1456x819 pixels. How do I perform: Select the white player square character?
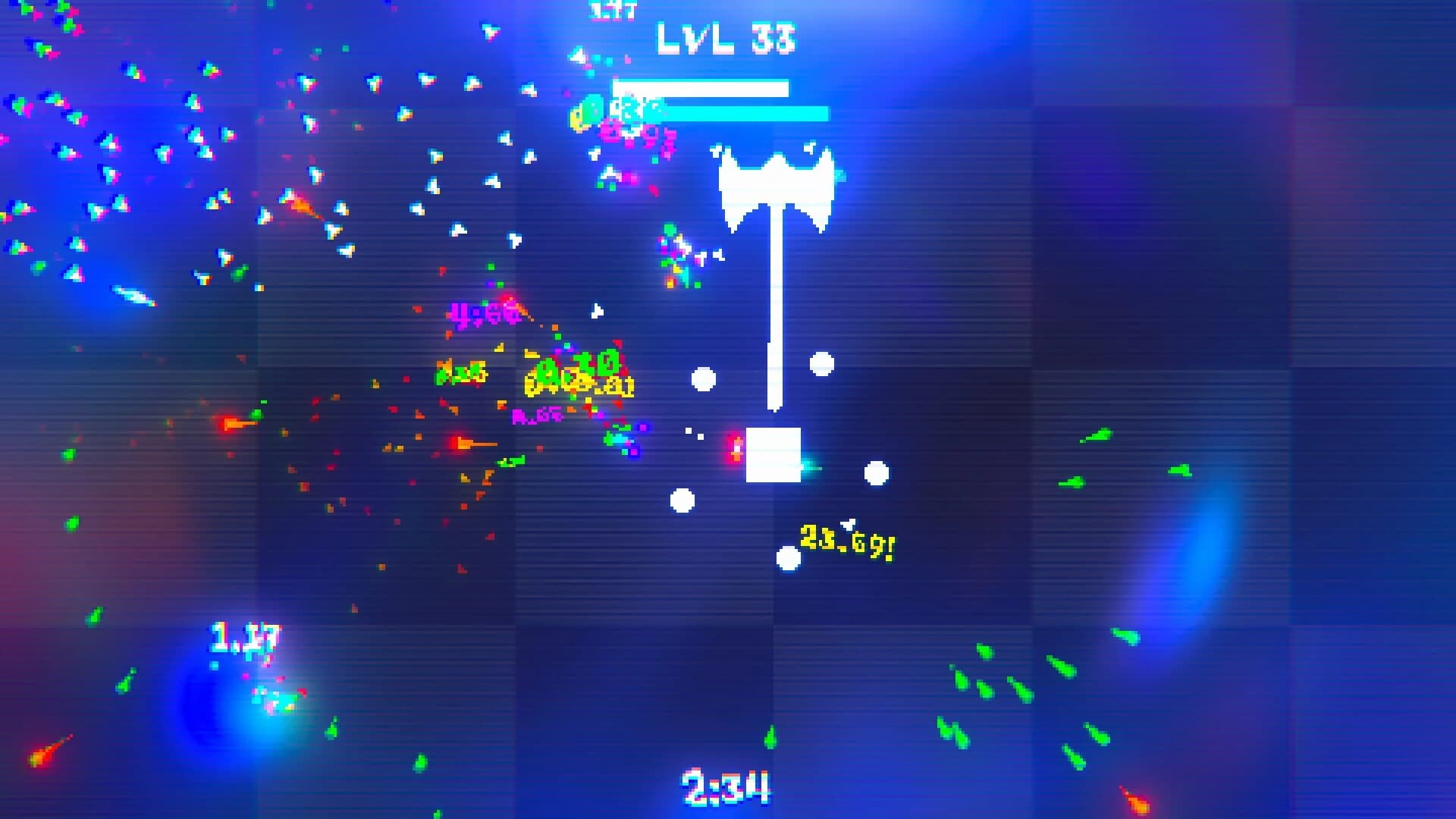[x=773, y=455]
